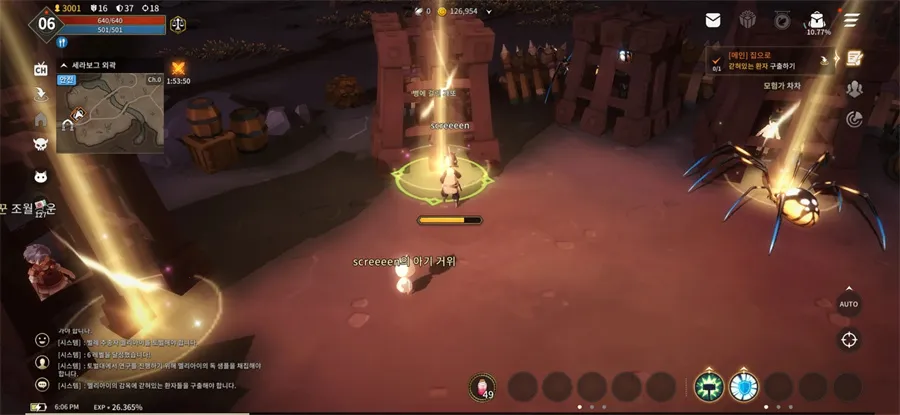Open the chat emoji smiley button

click(x=42, y=340)
